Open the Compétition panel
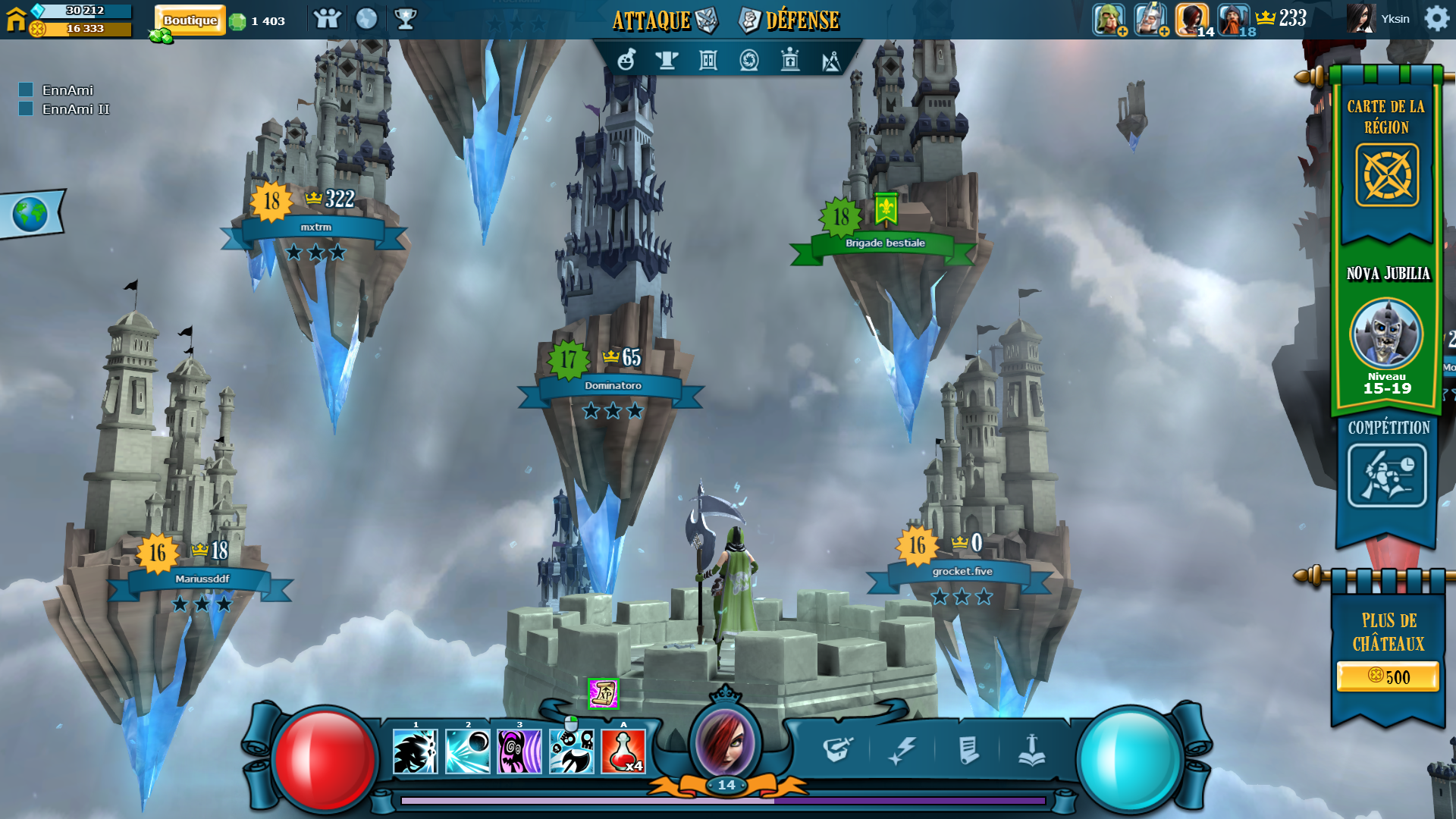 click(1387, 475)
